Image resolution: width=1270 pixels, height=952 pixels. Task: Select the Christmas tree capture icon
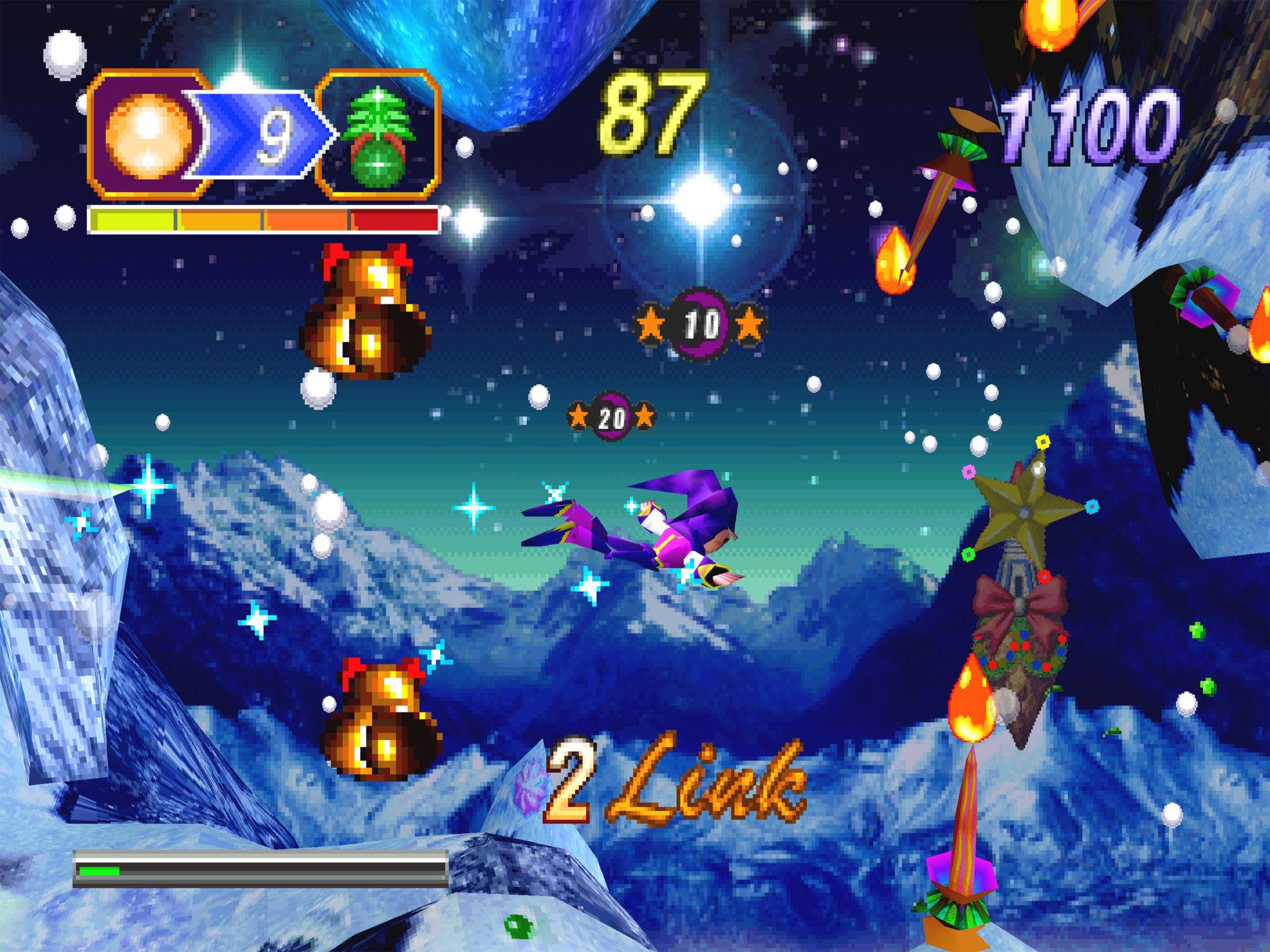tap(378, 135)
